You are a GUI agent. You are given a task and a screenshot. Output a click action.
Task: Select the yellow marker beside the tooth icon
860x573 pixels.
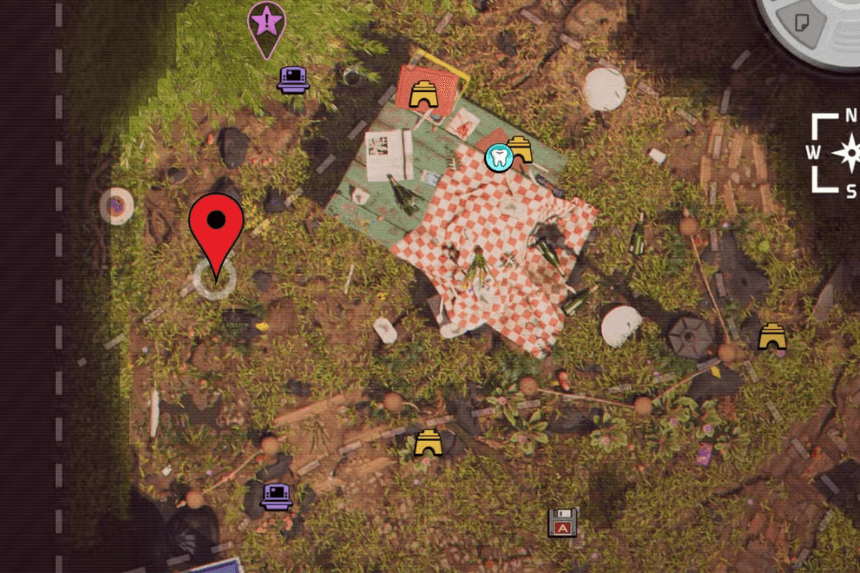[x=519, y=149]
